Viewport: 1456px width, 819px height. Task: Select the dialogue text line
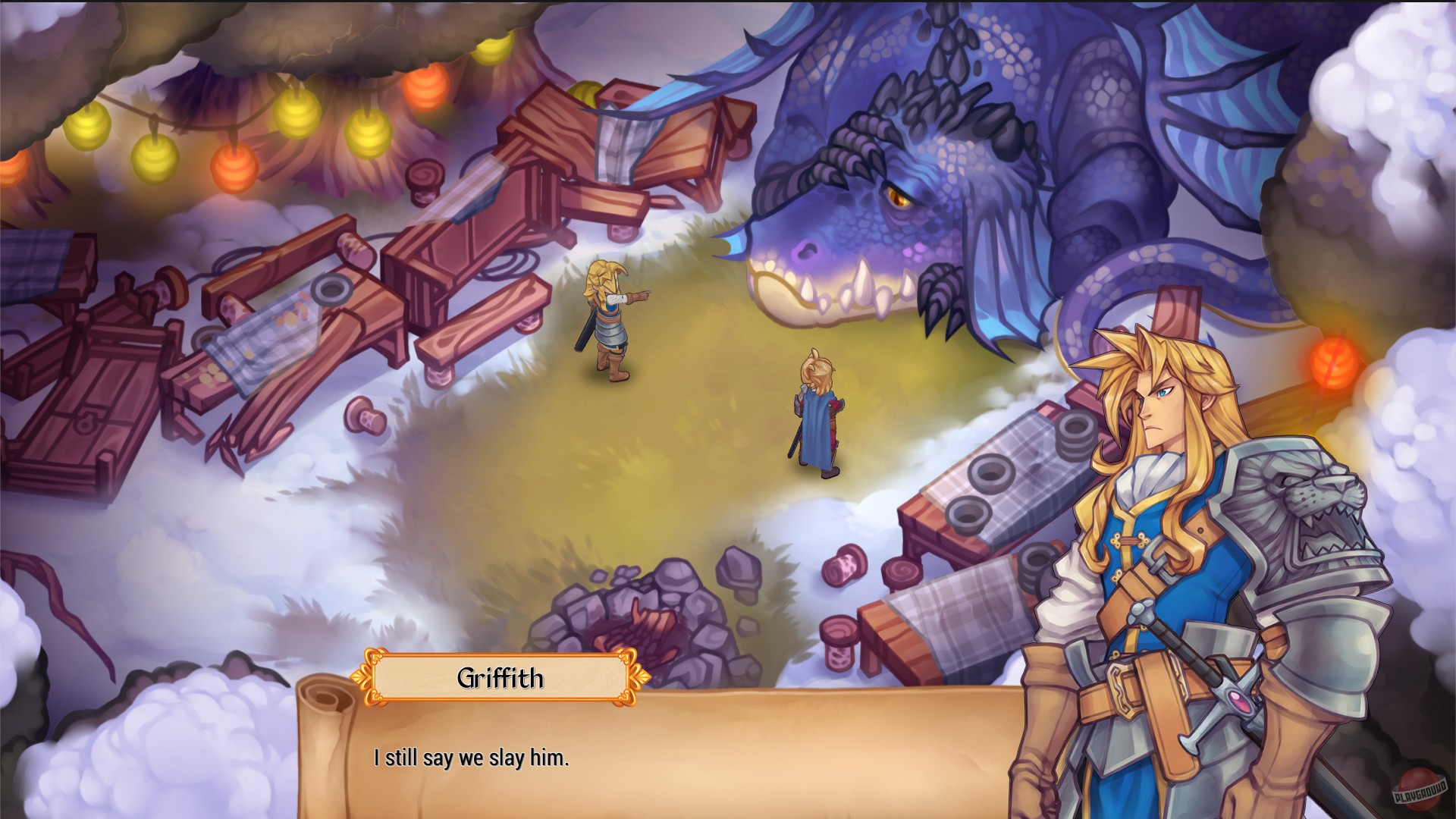[x=470, y=755]
